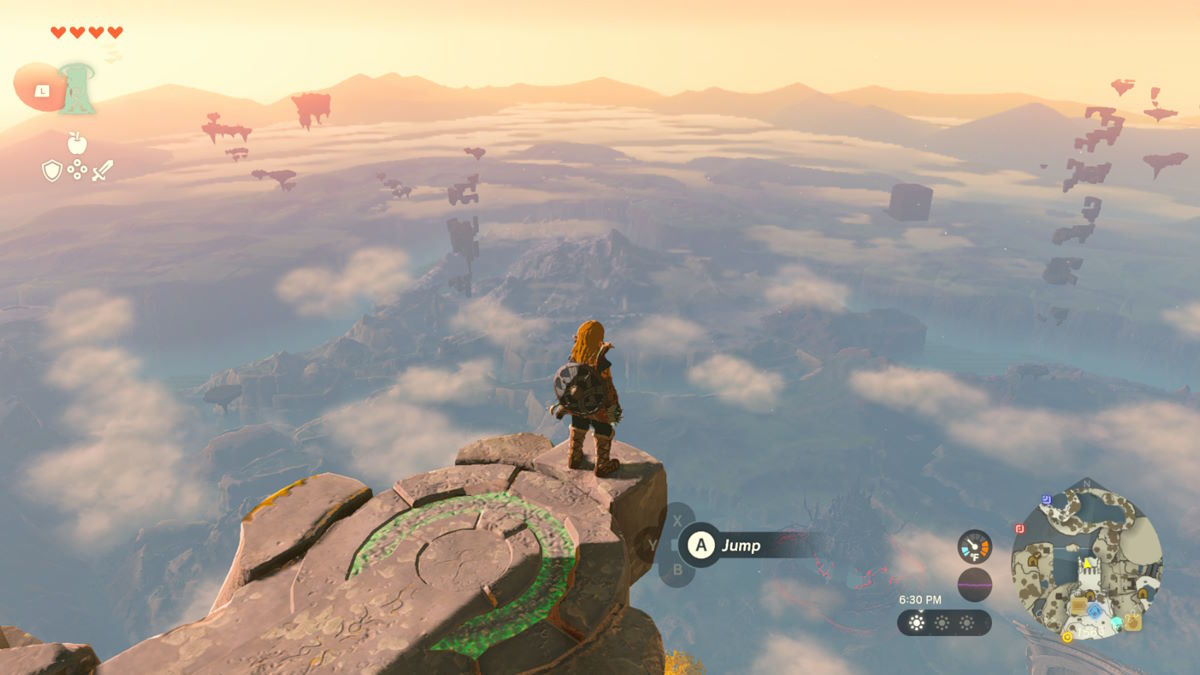1200x675 pixels.
Task: Click the temperature gauge dial
Action: pos(974,546)
